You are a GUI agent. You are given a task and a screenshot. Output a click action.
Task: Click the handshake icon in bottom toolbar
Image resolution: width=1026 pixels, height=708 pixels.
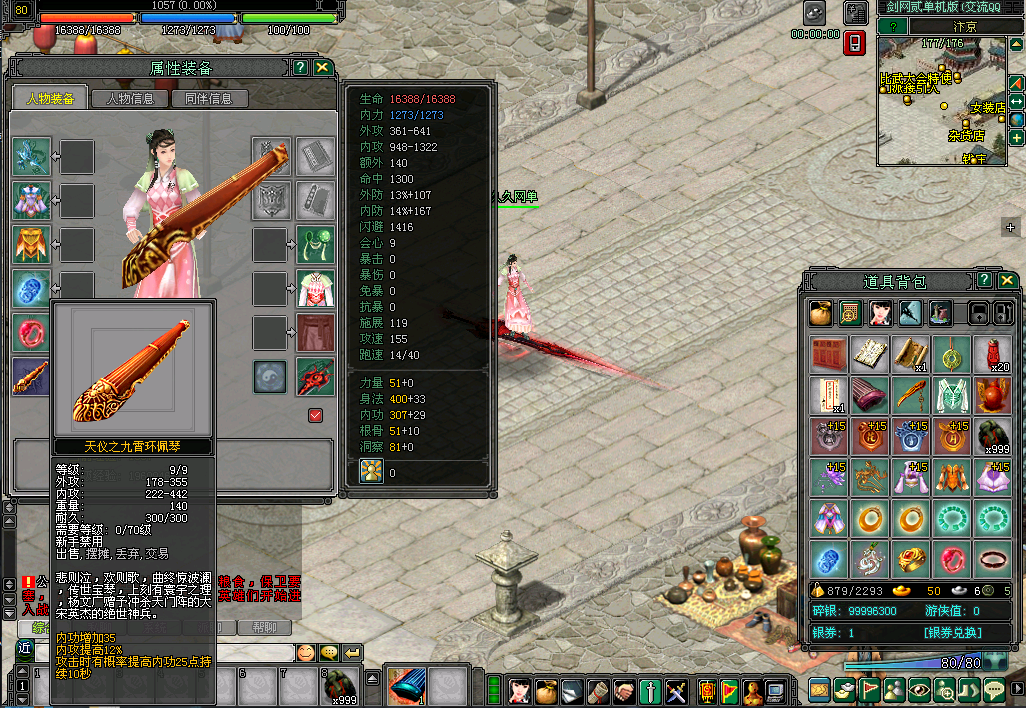pyautogui.click(x=624, y=690)
